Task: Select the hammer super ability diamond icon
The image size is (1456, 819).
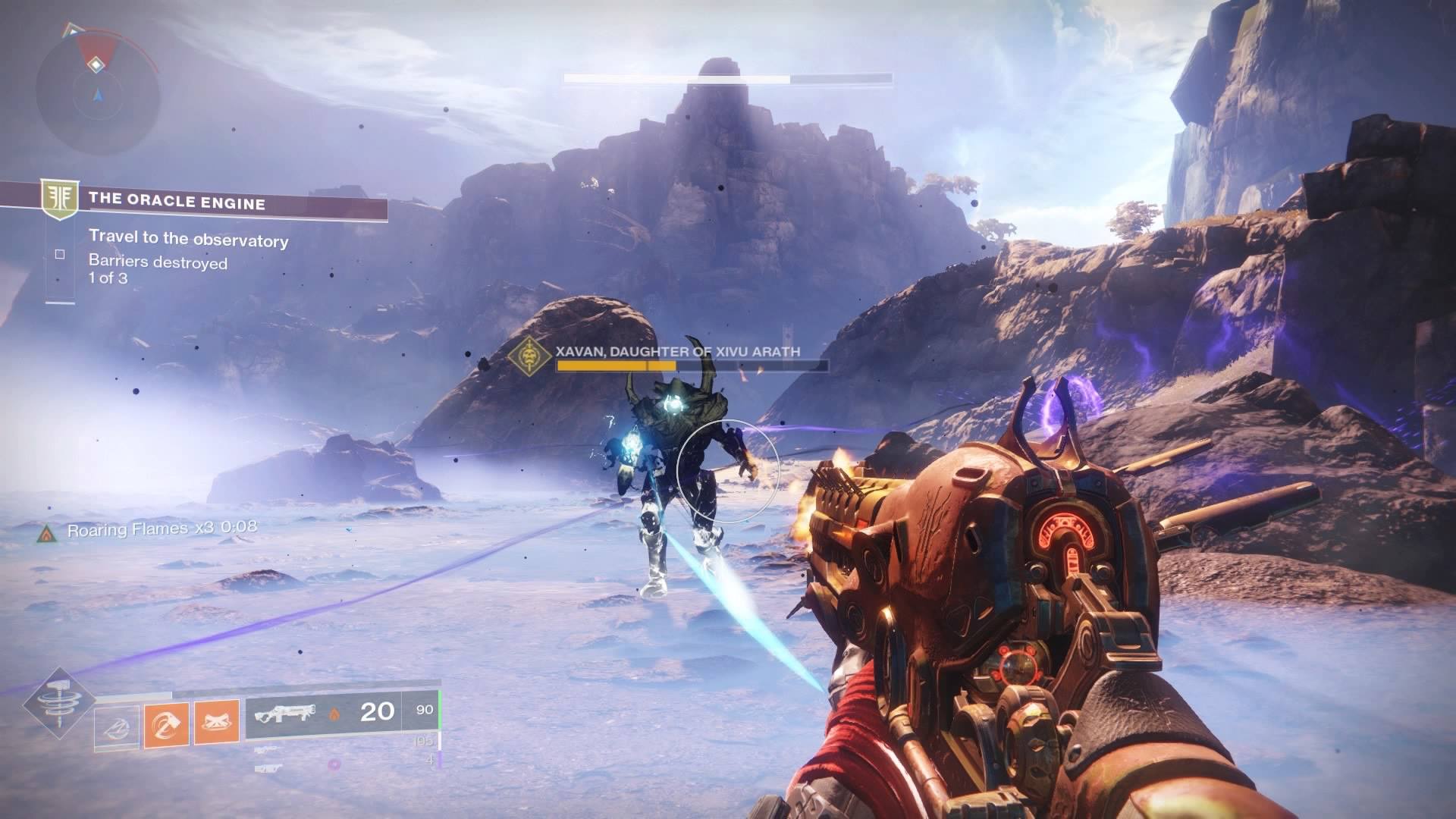Action: coord(58,703)
